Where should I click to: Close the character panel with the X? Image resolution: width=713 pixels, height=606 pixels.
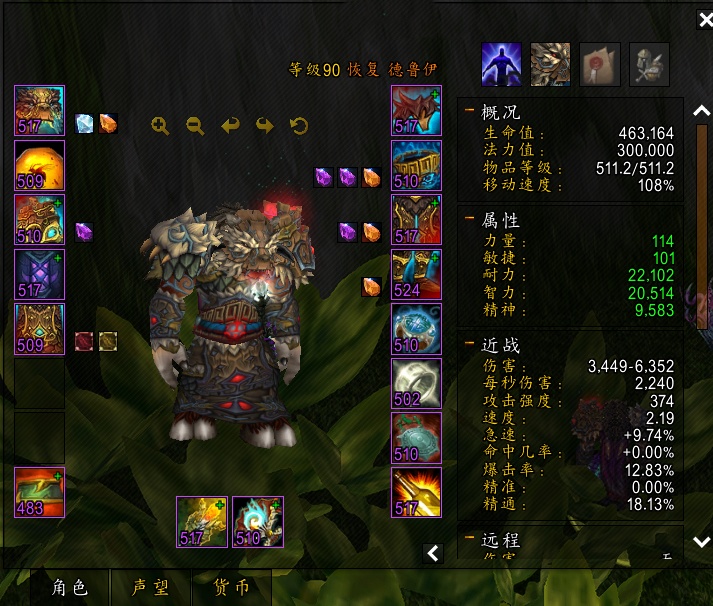(704, 20)
